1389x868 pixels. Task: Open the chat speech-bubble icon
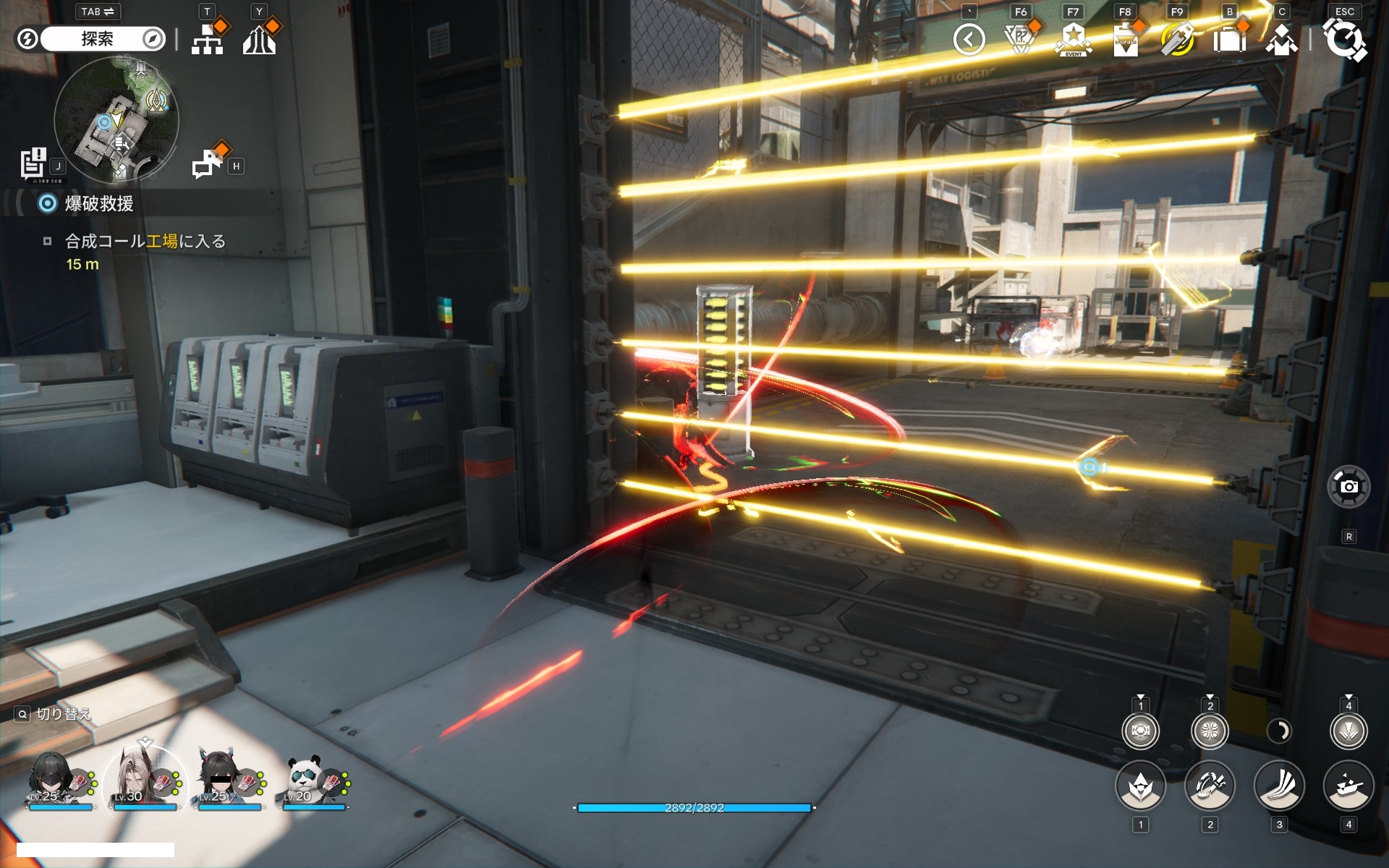point(208,163)
